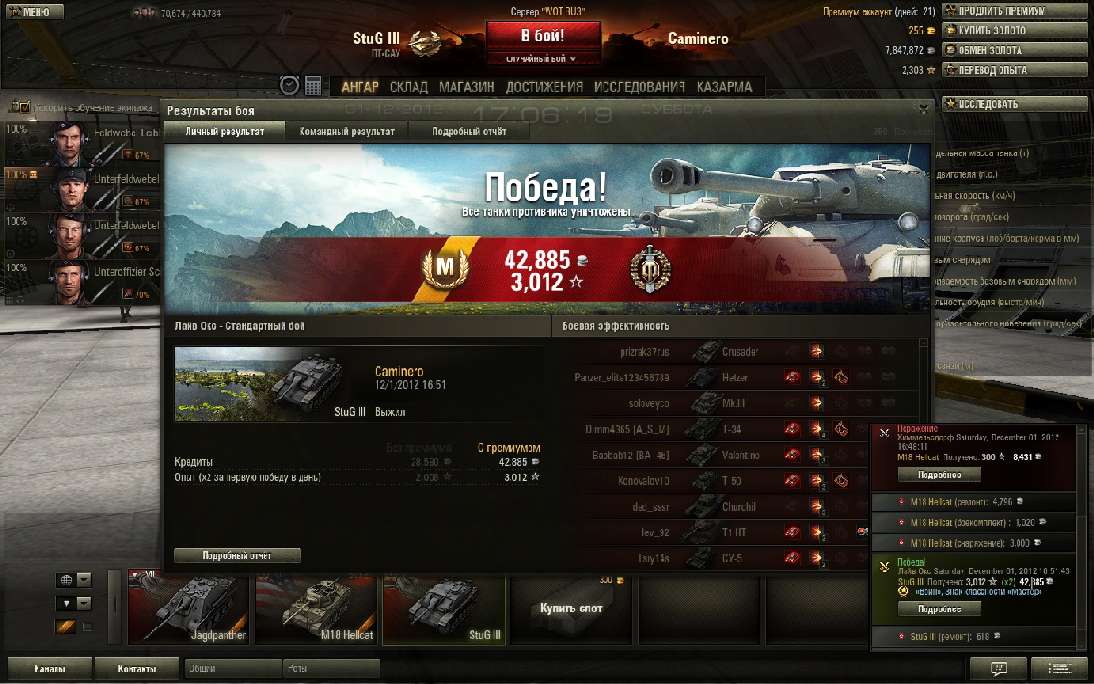
Task: Open the МАГАЗИН section
Action: tap(466, 87)
